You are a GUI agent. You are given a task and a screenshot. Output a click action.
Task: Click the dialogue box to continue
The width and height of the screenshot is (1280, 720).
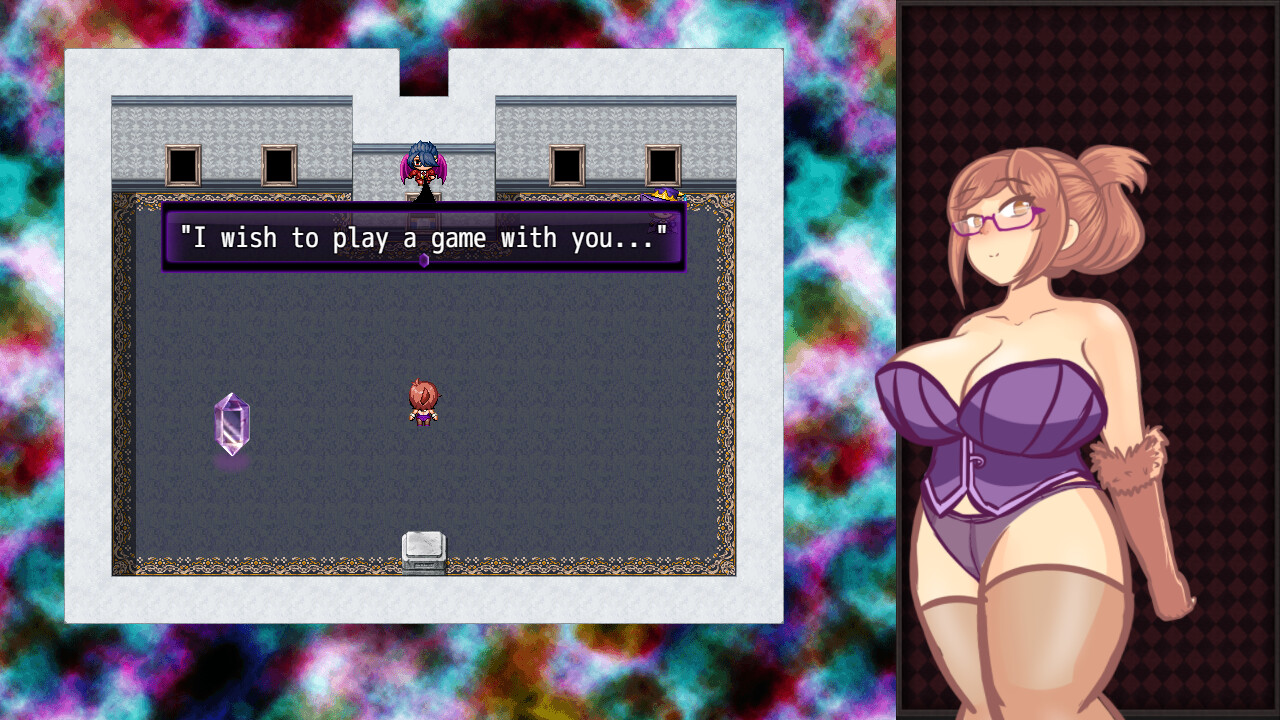pyautogui.click(x=424, y=240)
